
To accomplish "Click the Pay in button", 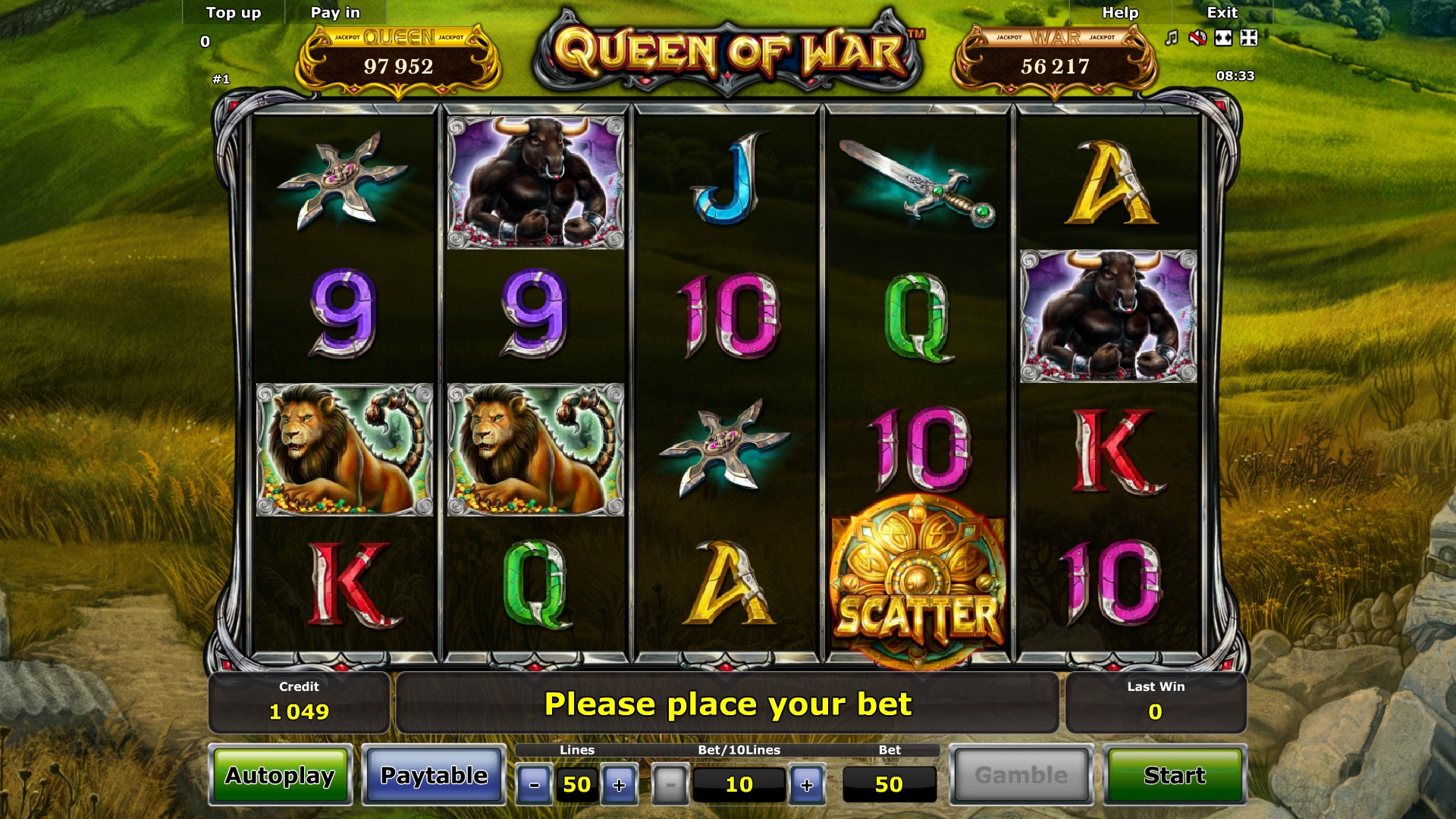I will 335,13.
